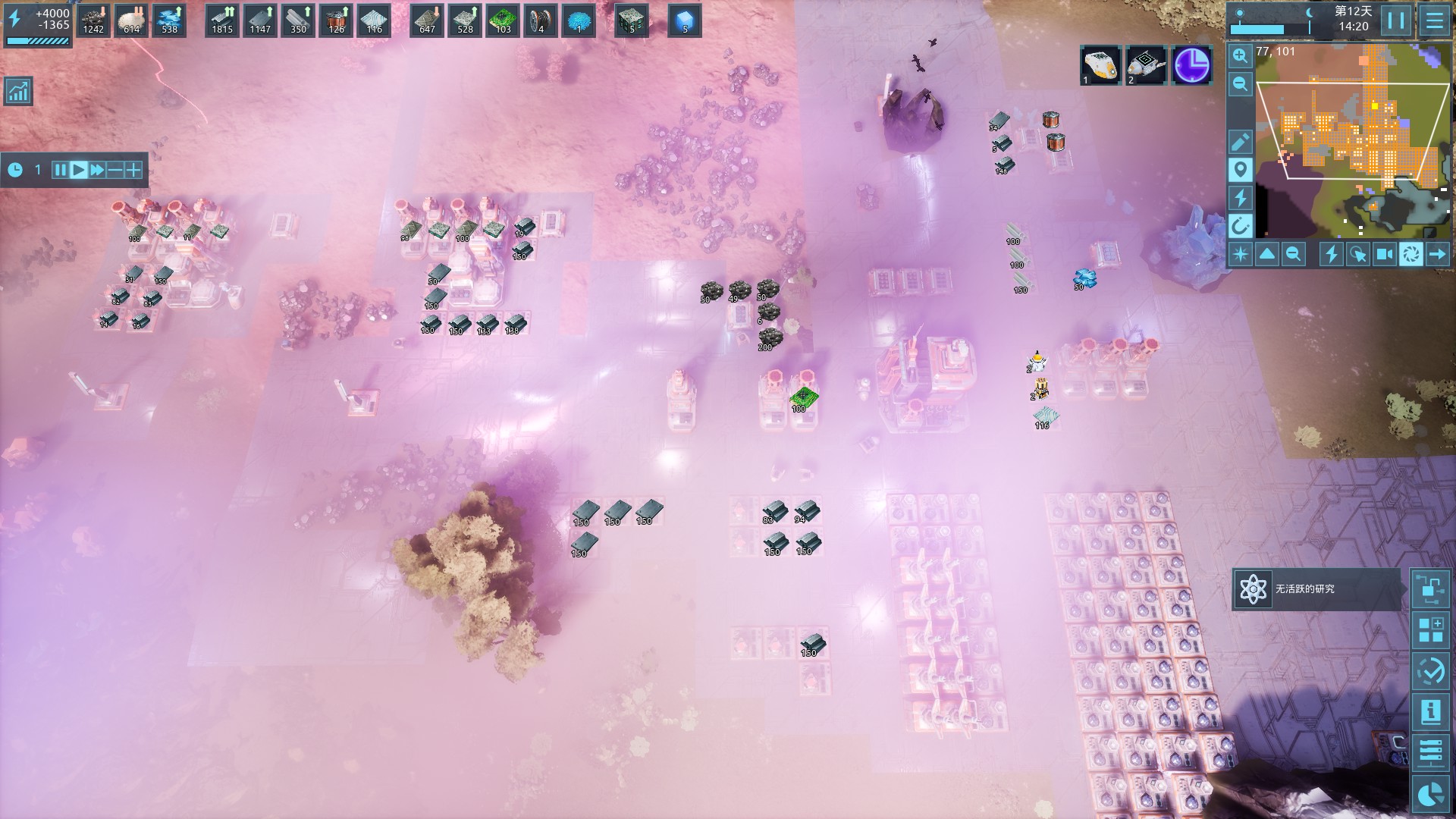Open the building grid menu with plus
This screenshot has width=1456, height=819.
[1431, 630]
